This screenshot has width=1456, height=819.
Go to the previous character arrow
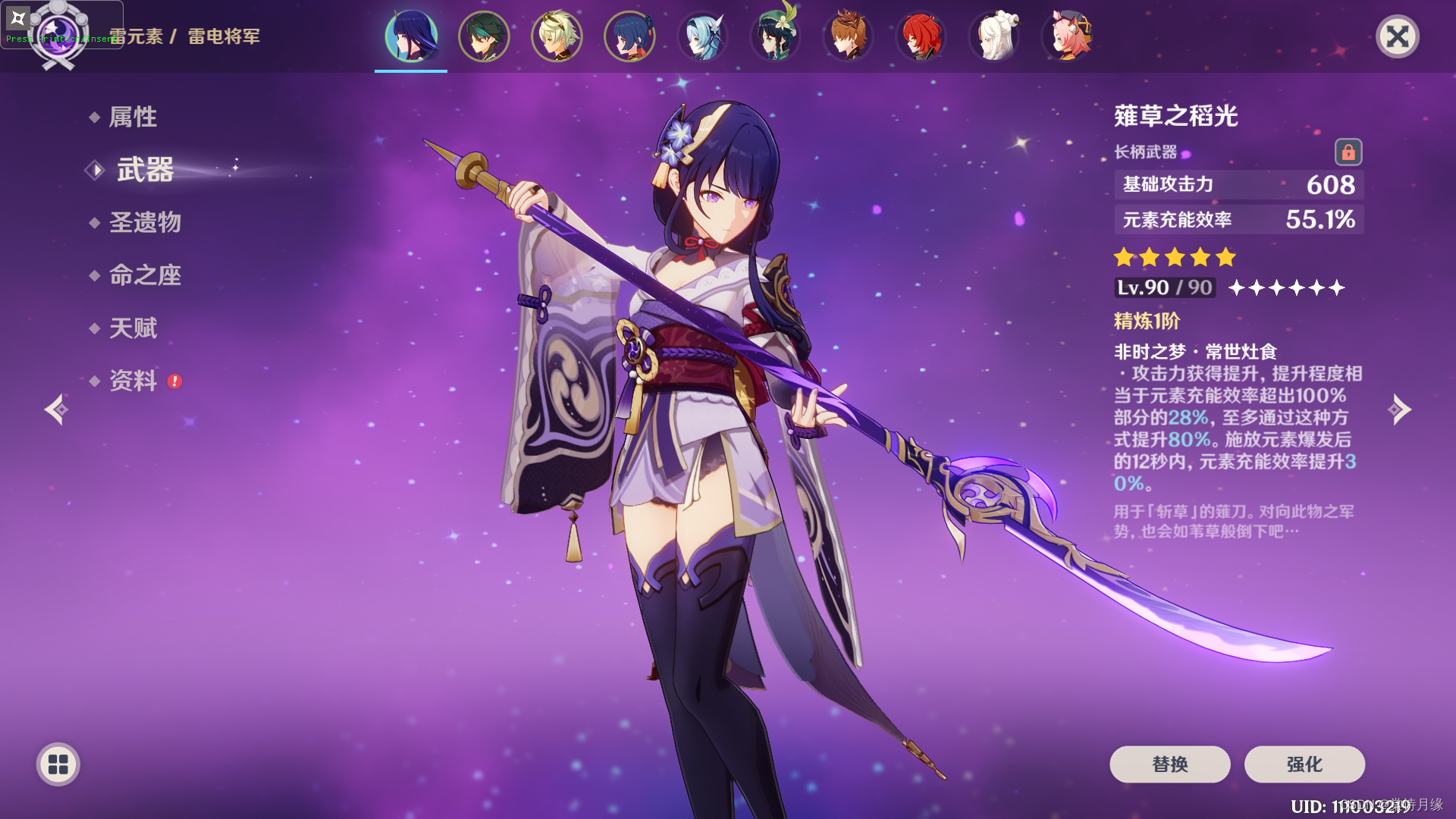(x=56, y=409)
